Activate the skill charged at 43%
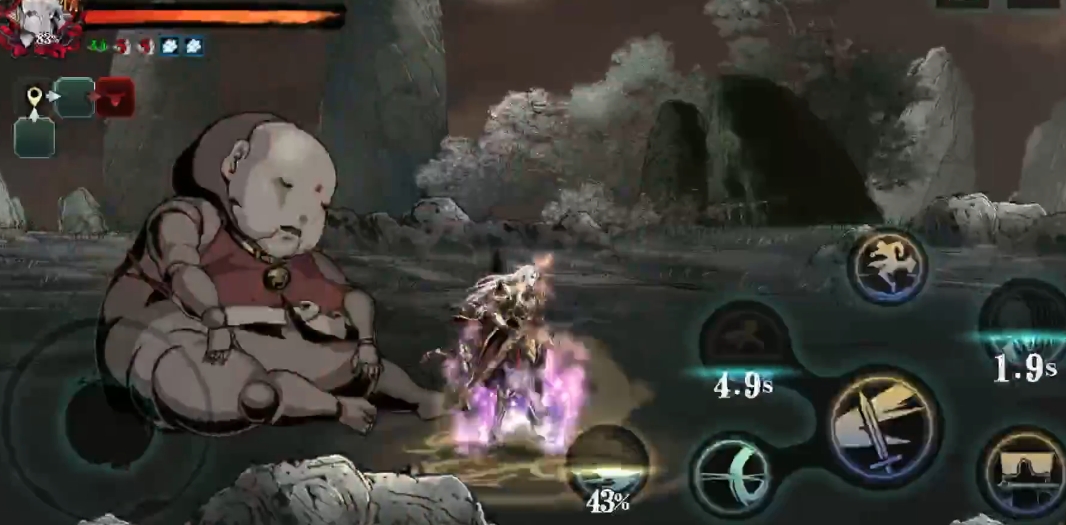This screenshot has height=525, width=1066. (x=607, y=463)
